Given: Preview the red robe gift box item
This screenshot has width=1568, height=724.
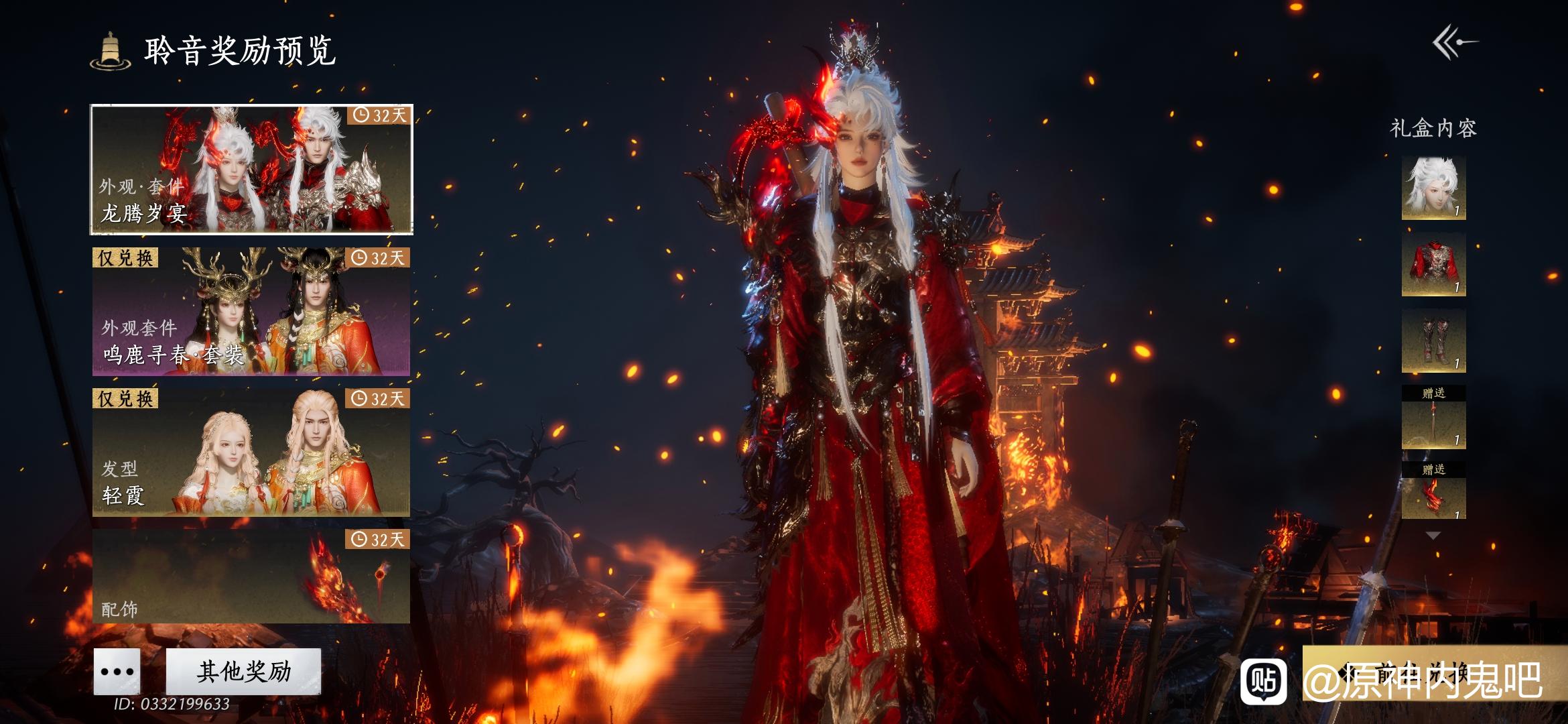Looking at the screenshot, I should tap(1433, 264).
